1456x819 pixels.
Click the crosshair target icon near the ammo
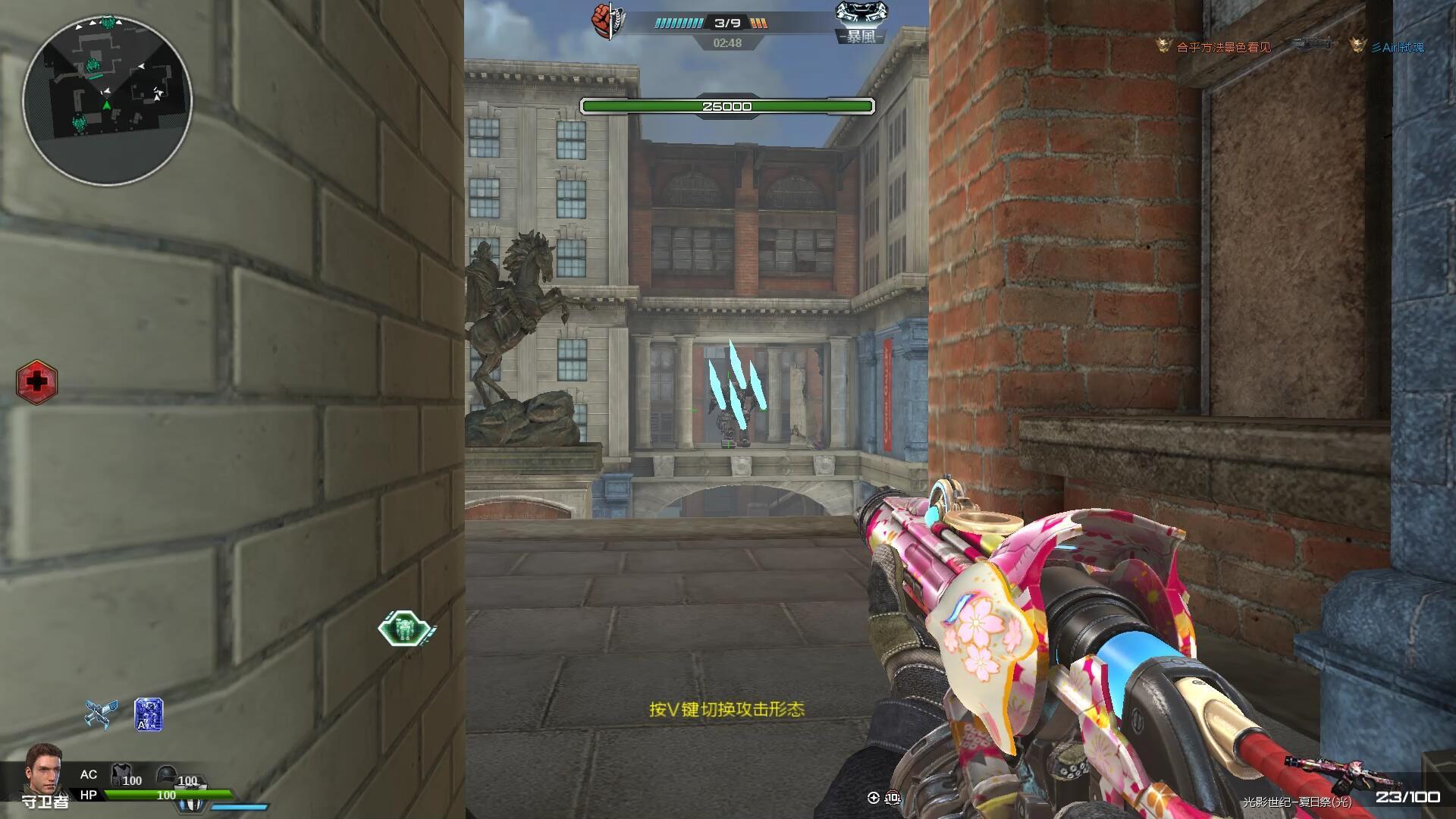click(x=873, y=797)
